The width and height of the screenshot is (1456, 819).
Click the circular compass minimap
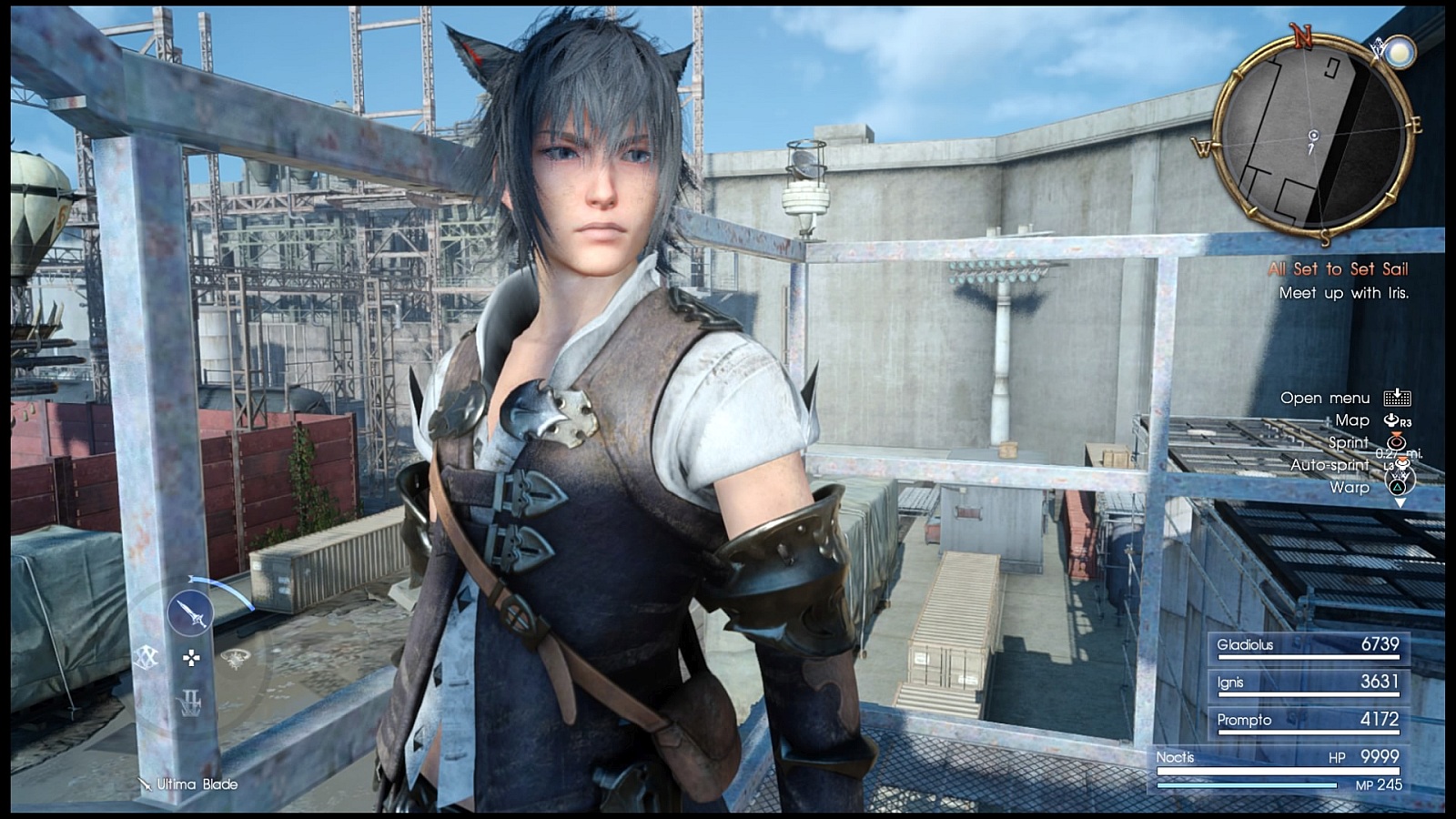tap(1311, 136)
